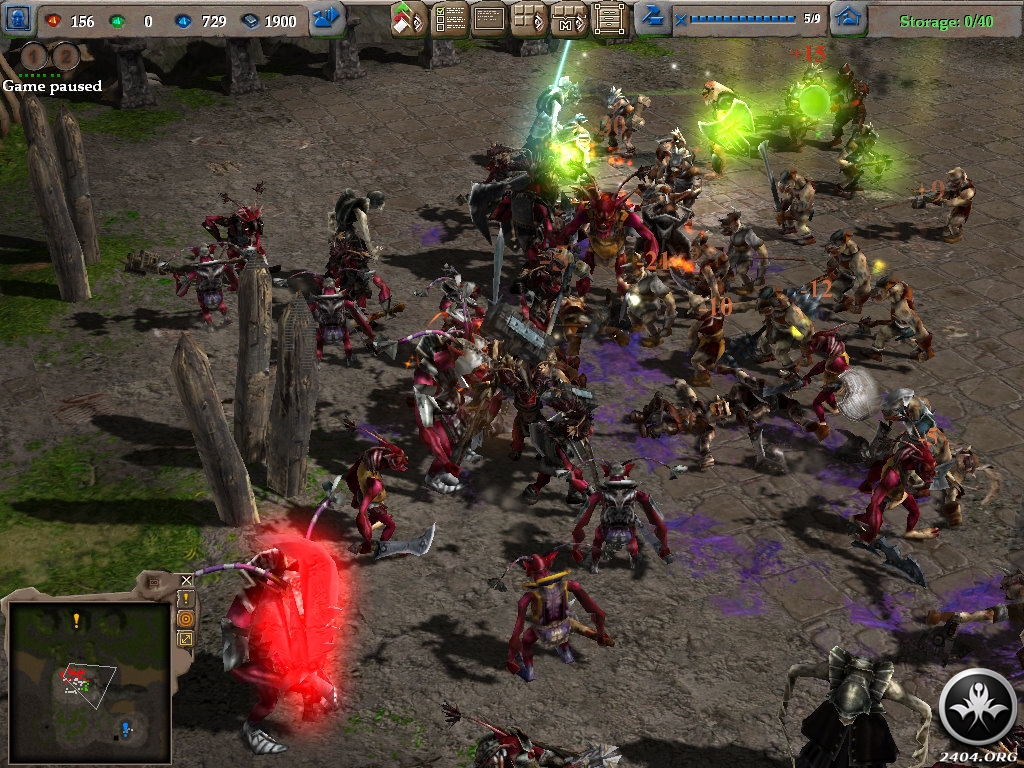
Task: Expand the minimap with the arrows button
Action: 186,638
